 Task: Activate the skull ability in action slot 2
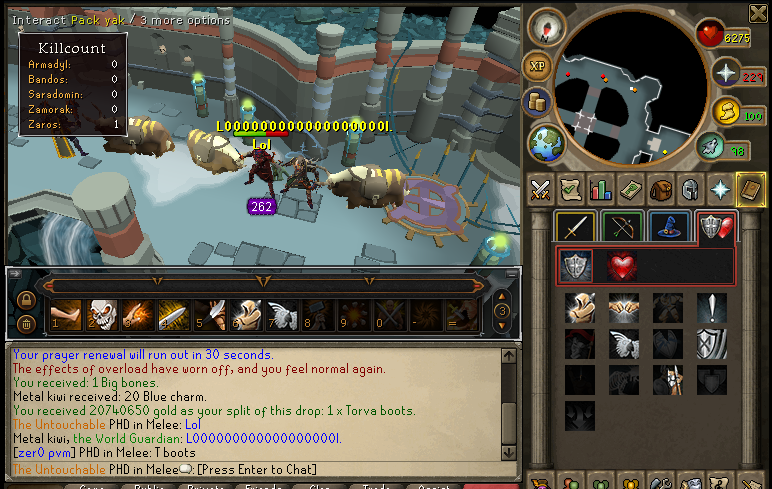101,316
